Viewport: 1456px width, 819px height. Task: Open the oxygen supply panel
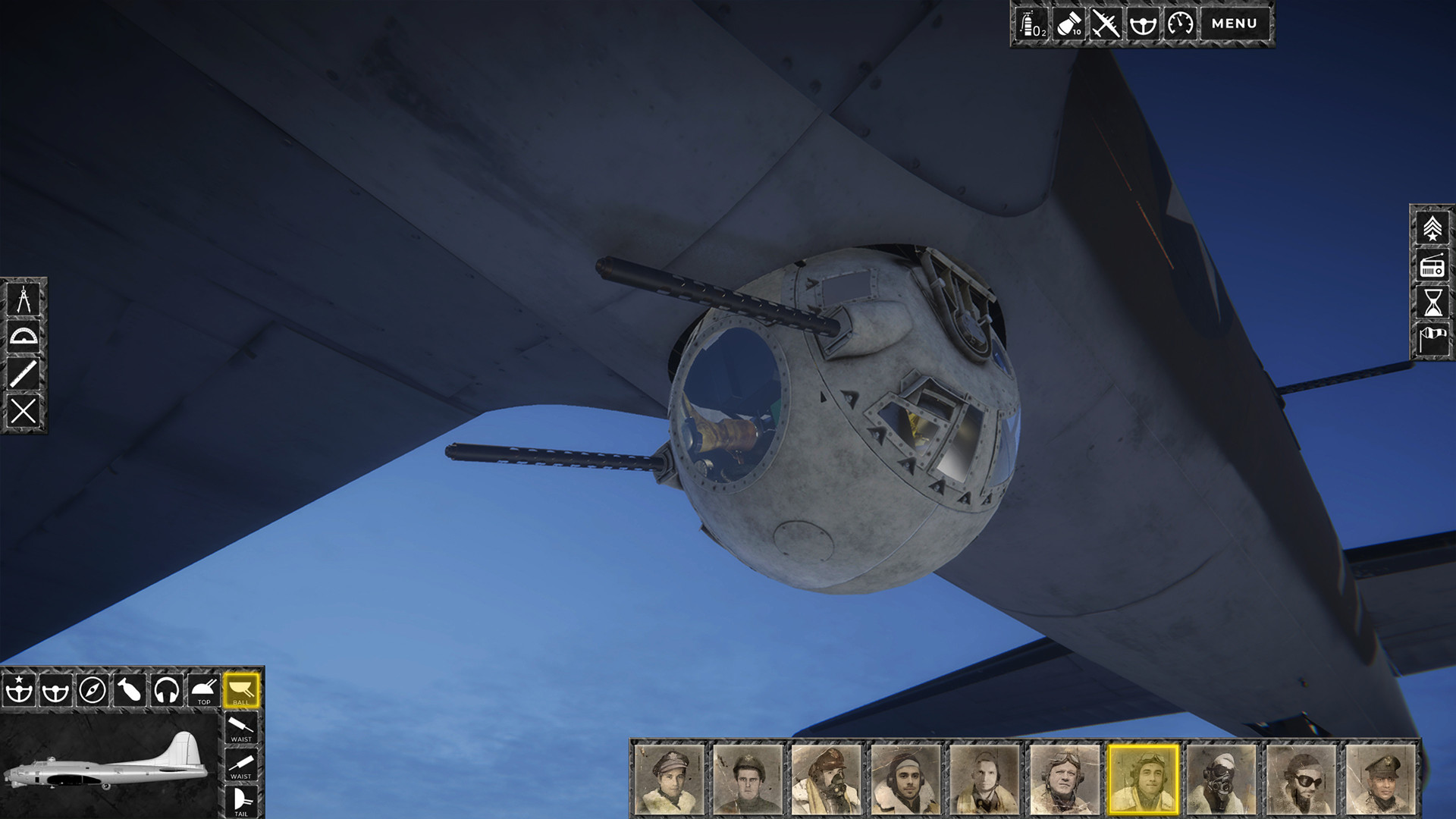pyautogui.click(x=1032, y=24)
